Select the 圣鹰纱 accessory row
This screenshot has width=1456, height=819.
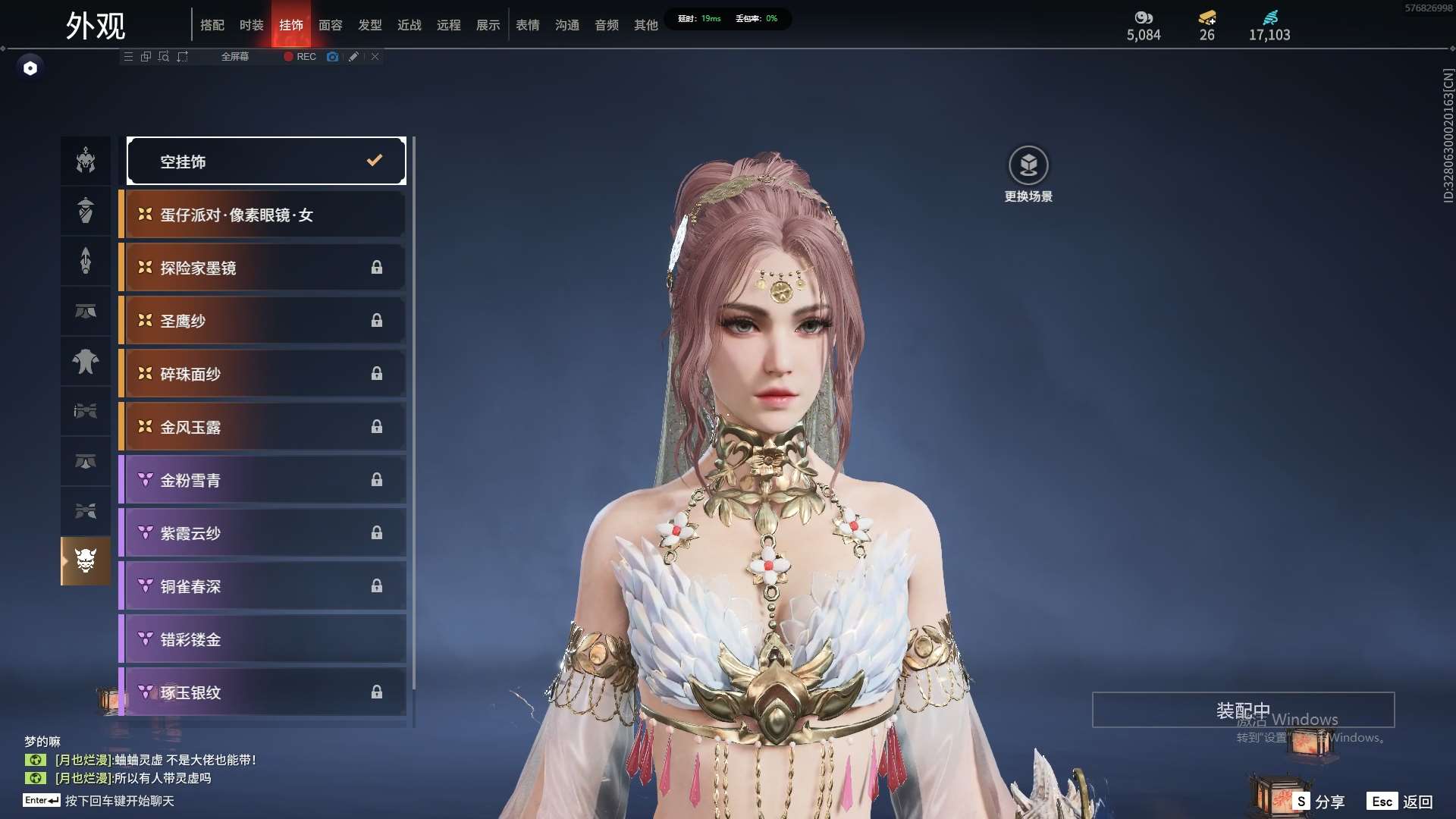264,321
